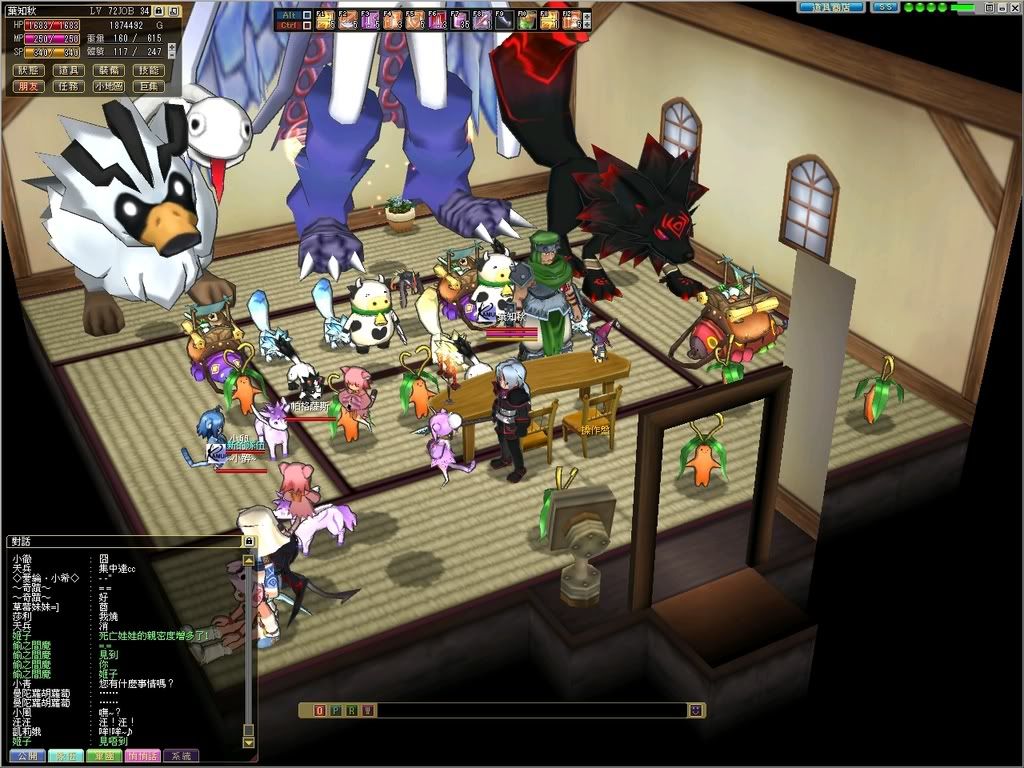Toggle the 小地圖 minimap button
1024x768 pixels.
108,87
